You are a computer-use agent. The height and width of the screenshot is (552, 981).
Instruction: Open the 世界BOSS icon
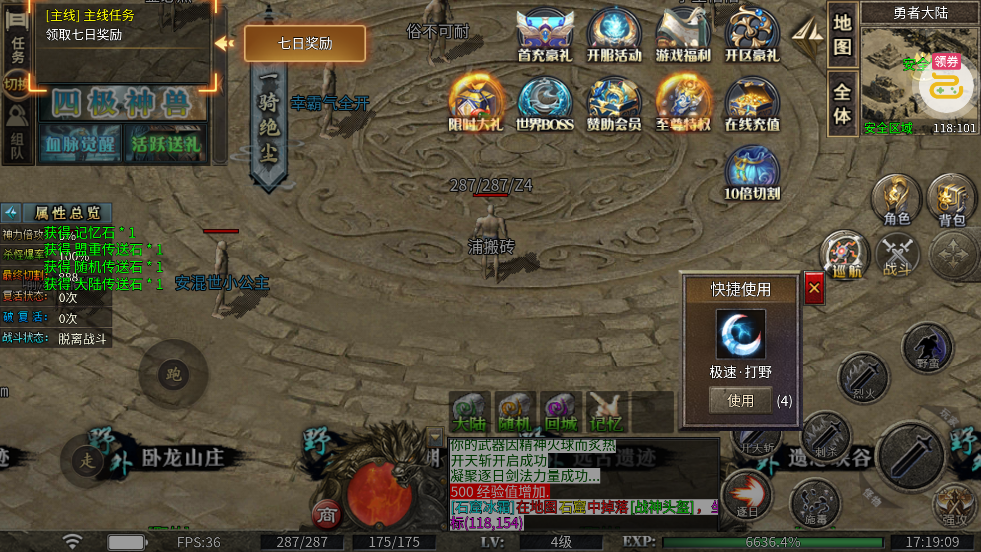click(545, 102)
